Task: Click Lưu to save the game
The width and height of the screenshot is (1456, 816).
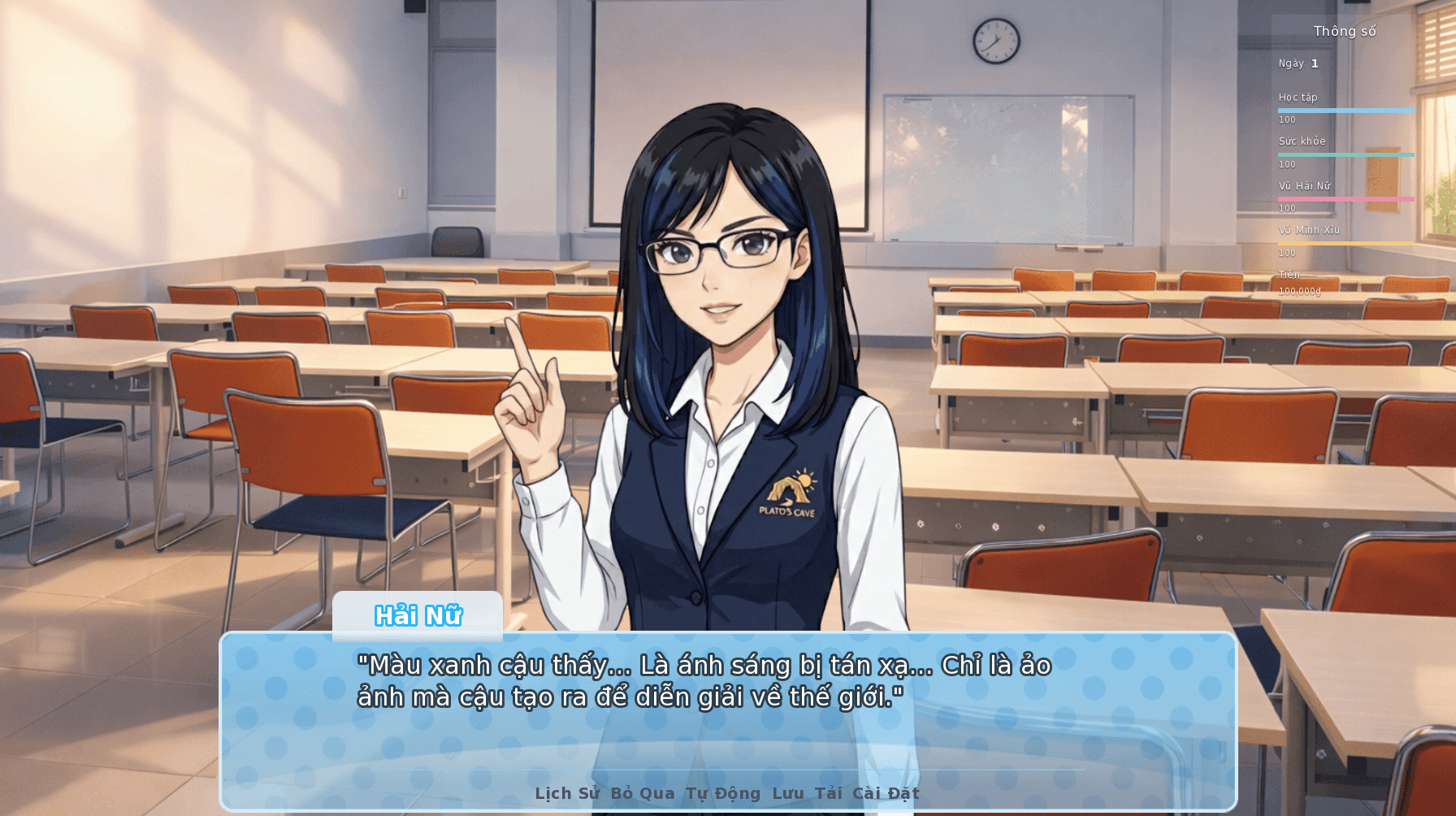Action: point(787,793)
